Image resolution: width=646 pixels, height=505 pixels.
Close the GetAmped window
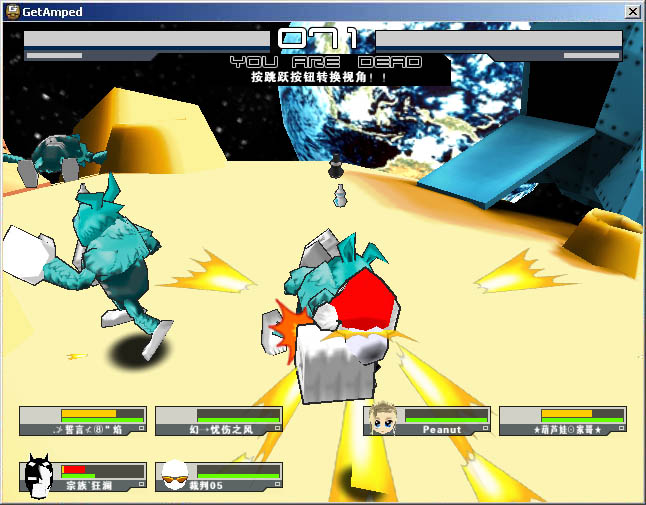(632, 11)
